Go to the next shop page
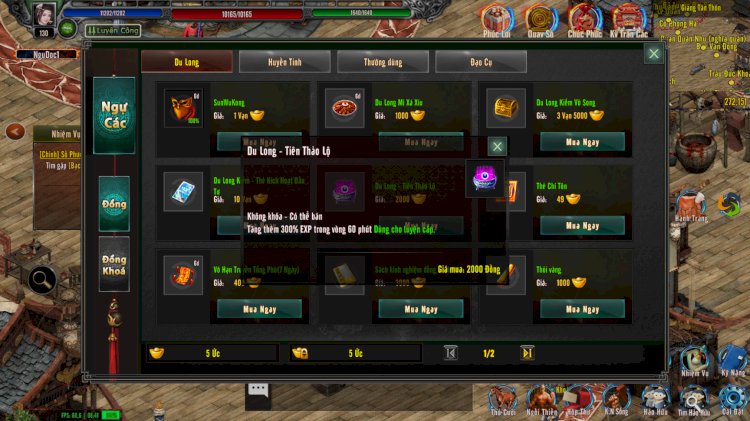This screenshot has height=421, width=750. (527, 352)
